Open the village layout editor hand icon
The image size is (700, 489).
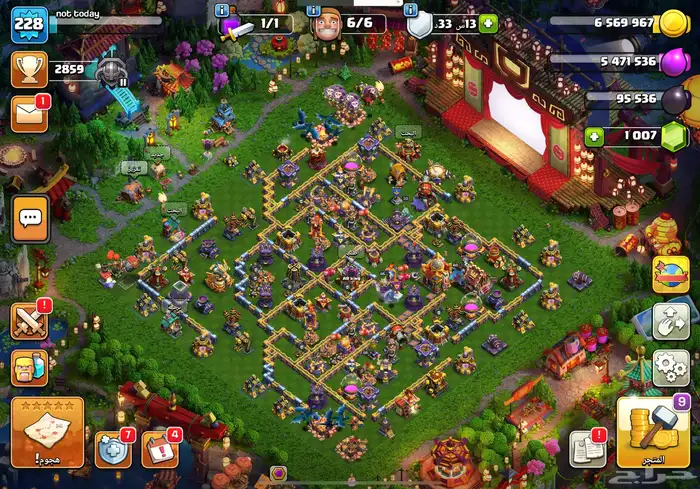[x=670, y=320]
